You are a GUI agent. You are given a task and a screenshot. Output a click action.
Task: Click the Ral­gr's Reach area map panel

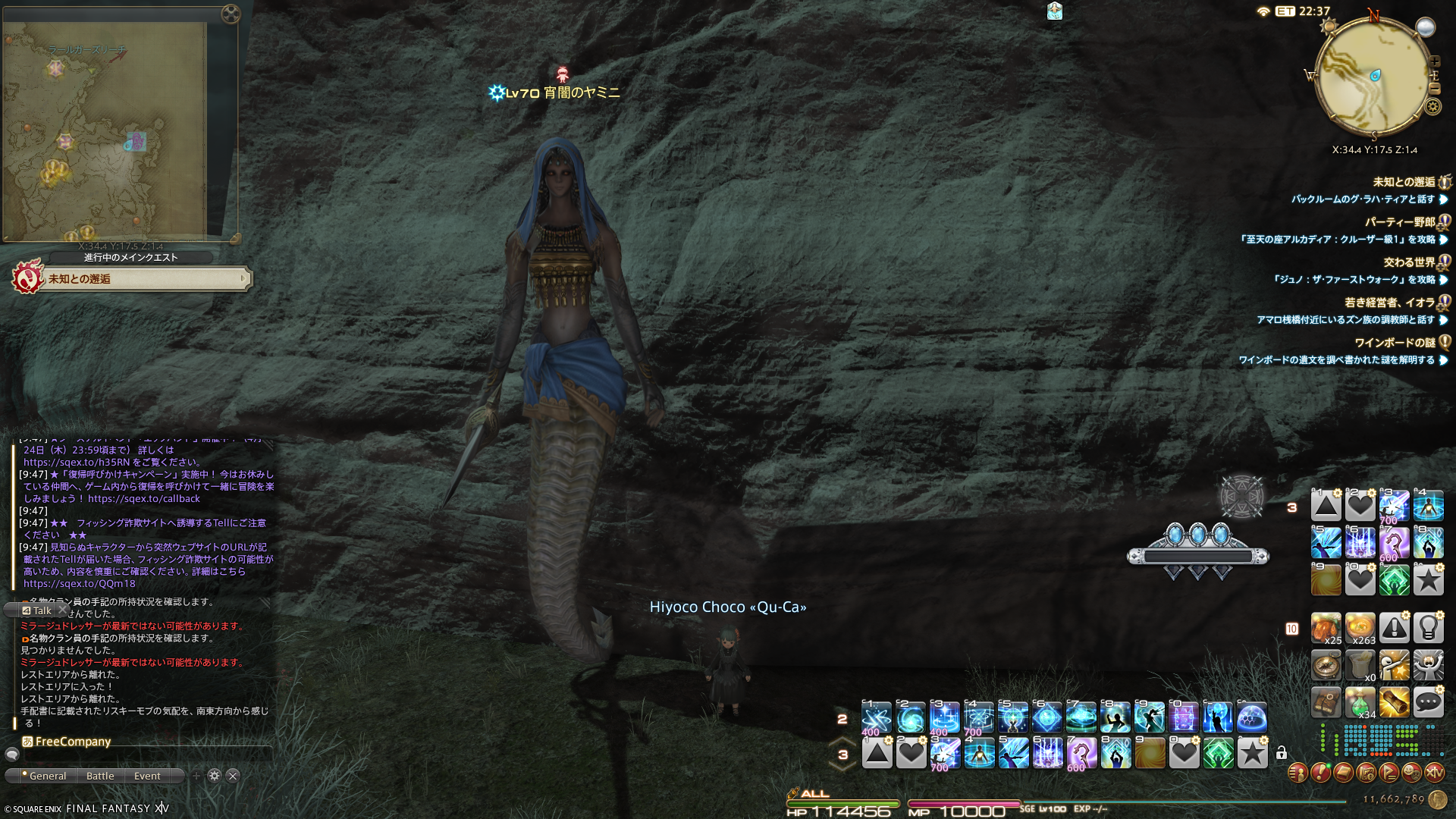106,129
